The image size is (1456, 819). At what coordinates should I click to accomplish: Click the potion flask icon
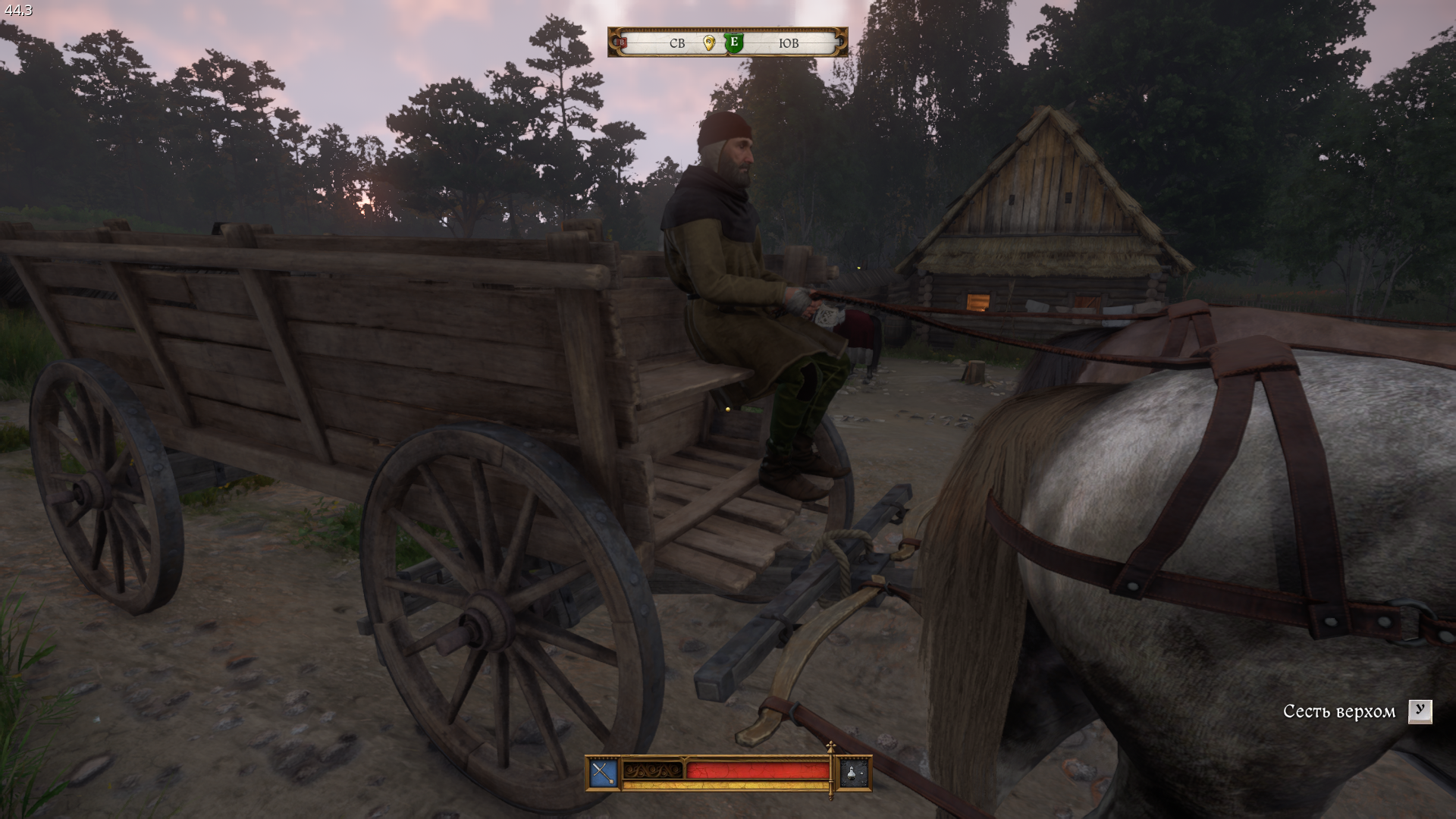[852, 773]
